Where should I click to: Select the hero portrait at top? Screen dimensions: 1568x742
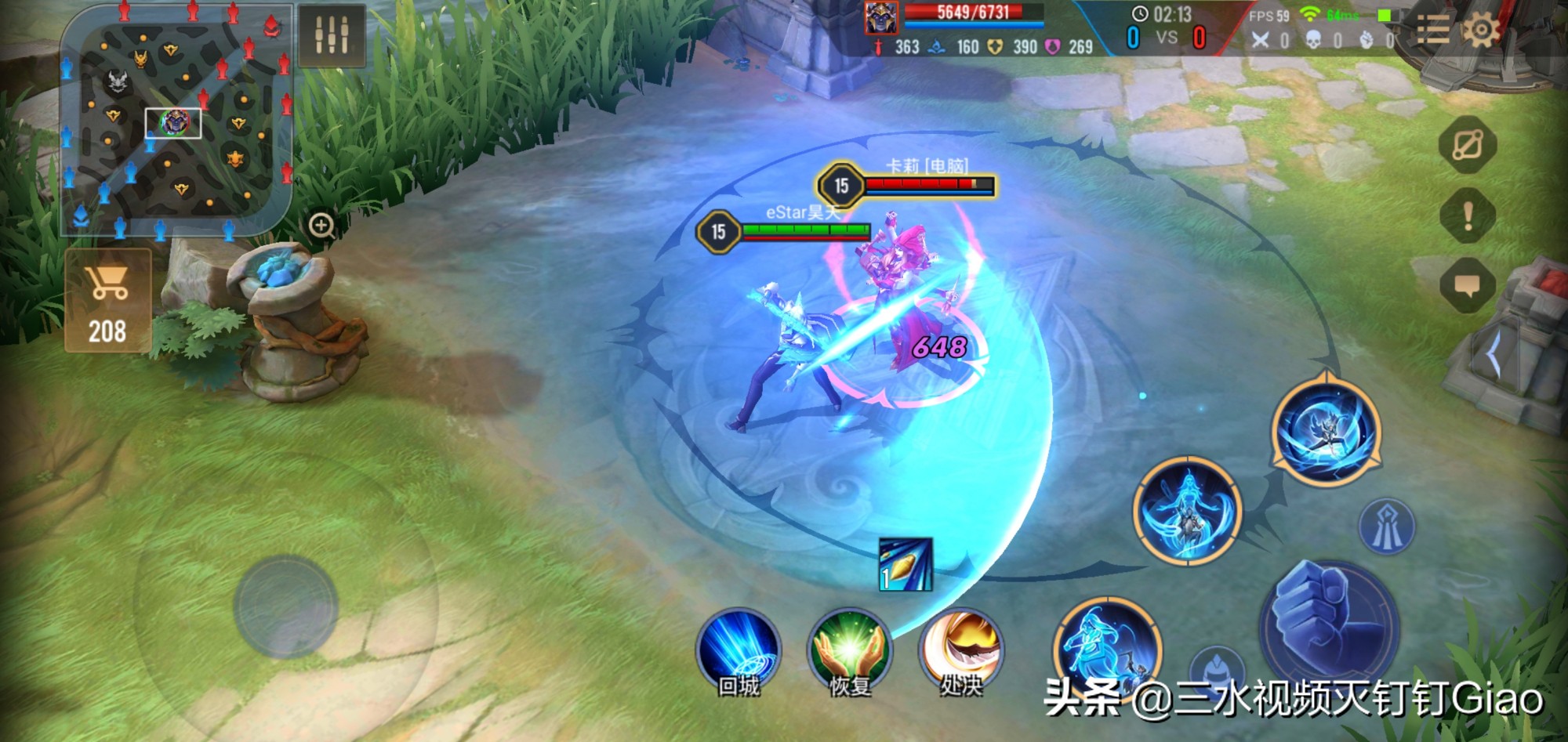pyautogui.click(x=881, y=17)
